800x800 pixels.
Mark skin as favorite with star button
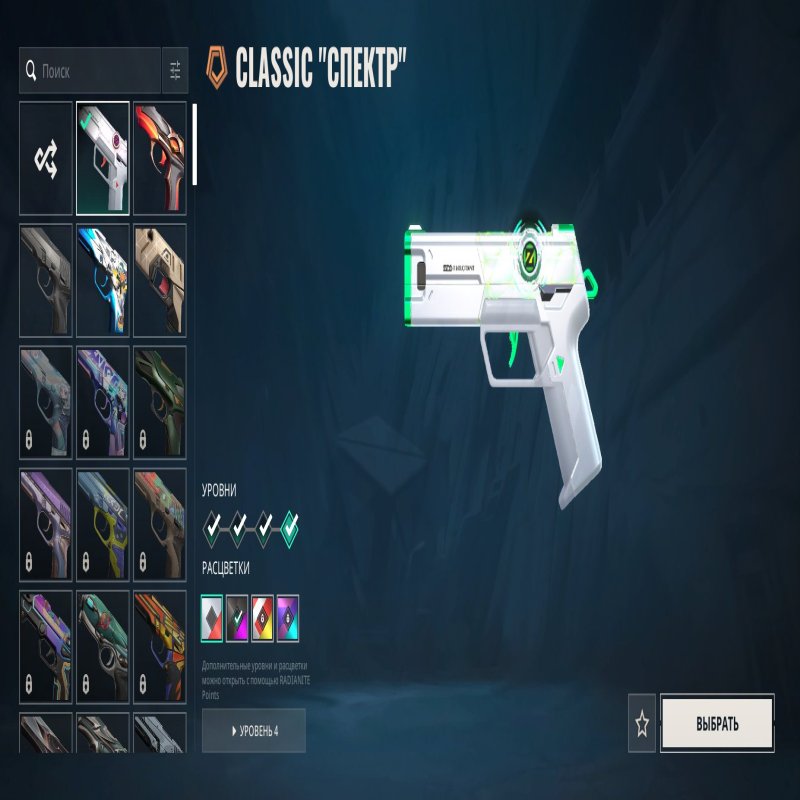tap(642, 724)
